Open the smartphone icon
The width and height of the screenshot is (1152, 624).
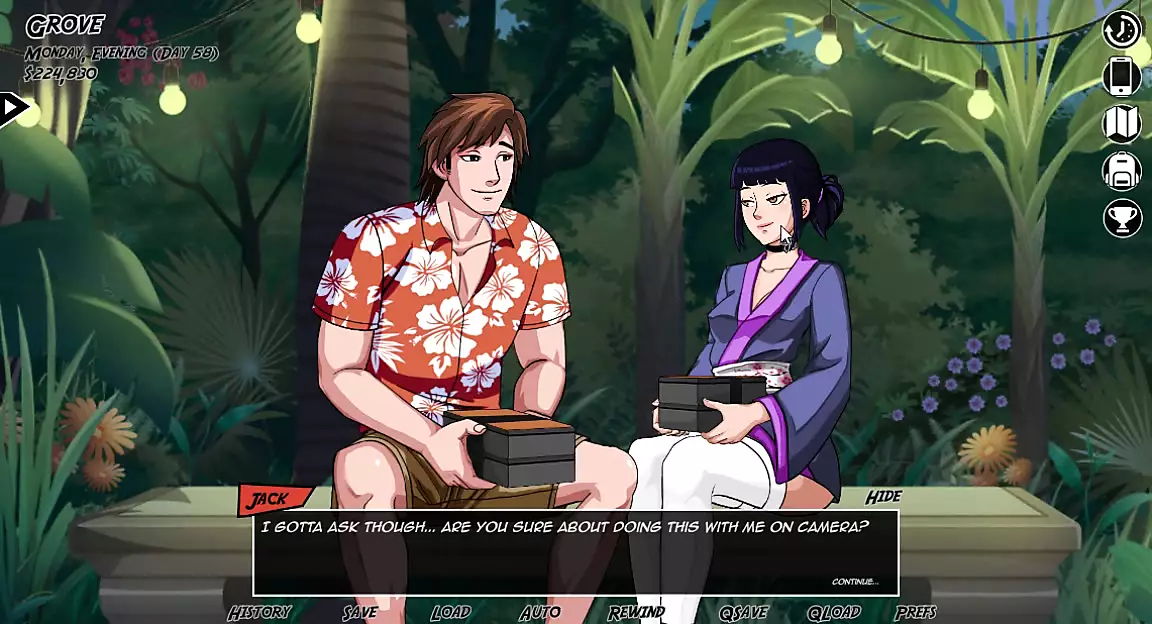pos(1122,76)
